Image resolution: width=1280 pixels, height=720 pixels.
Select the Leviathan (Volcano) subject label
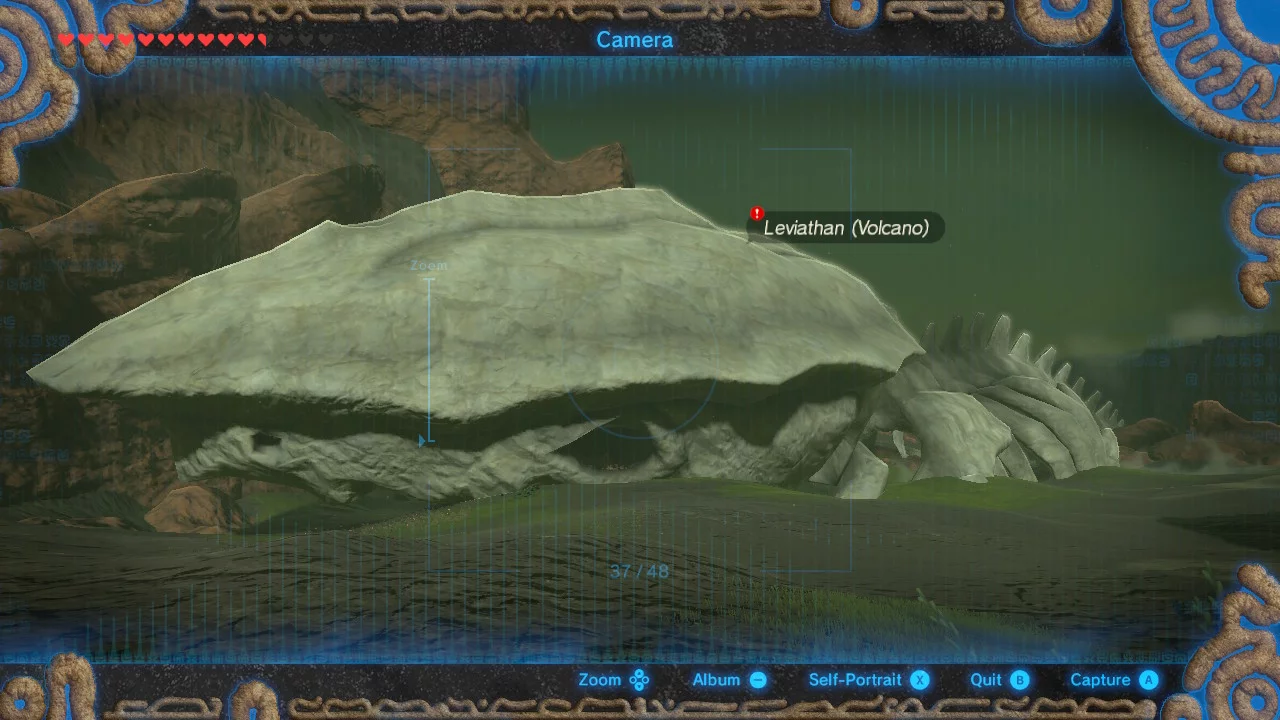click(845, 228)
